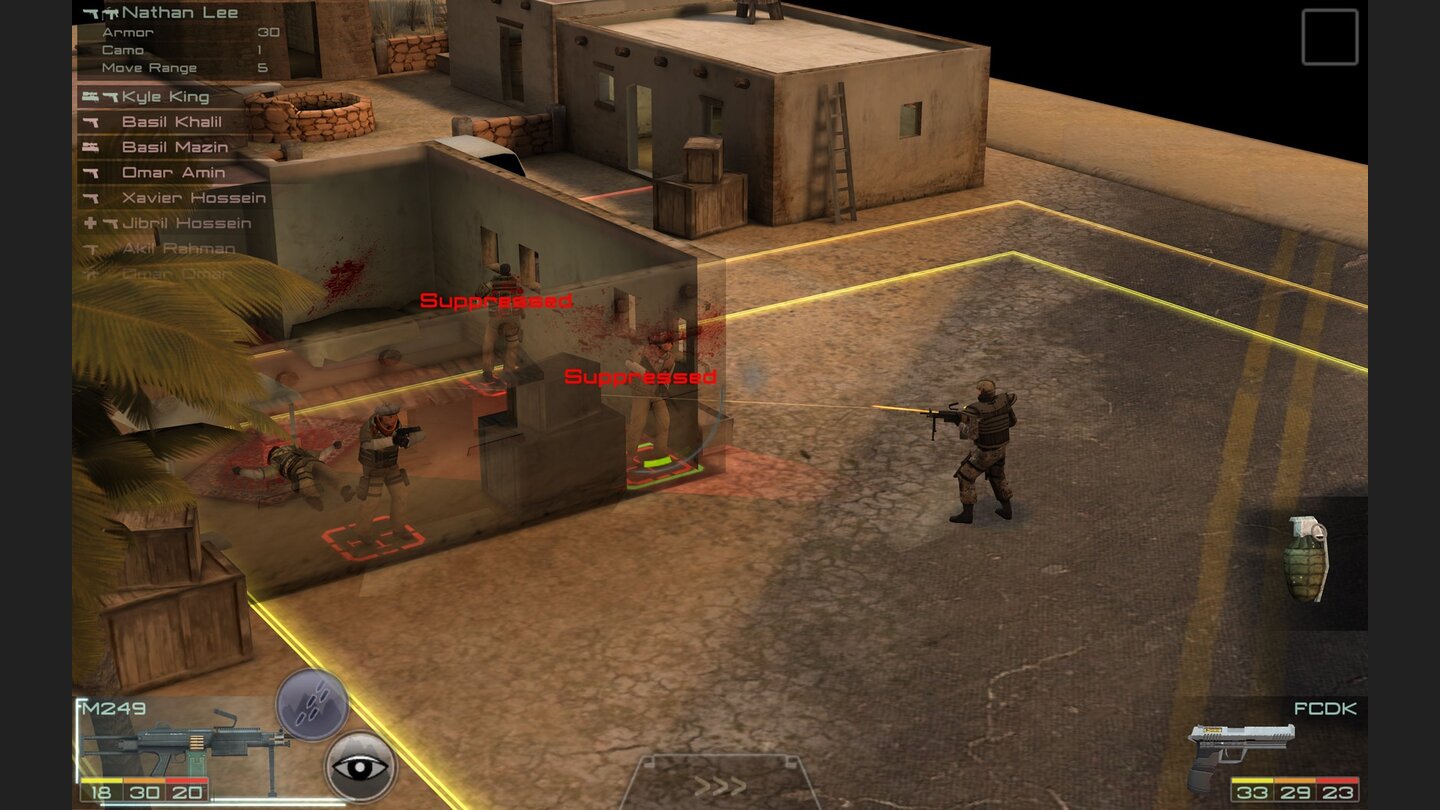The height and width of the screenshot is (810, 1440).
Task: Select the medic cross icon next to Jibril Hossein
Action: [x=90, y=223]
